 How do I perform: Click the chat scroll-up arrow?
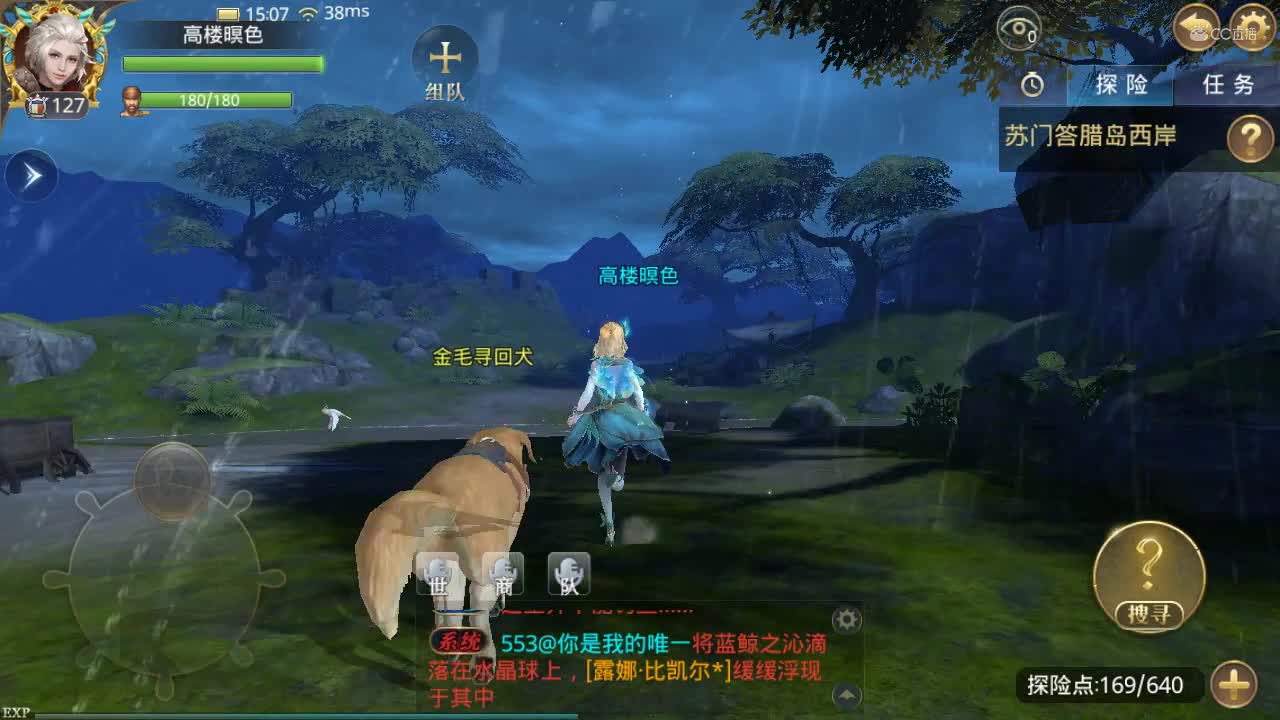pos(845,693)
